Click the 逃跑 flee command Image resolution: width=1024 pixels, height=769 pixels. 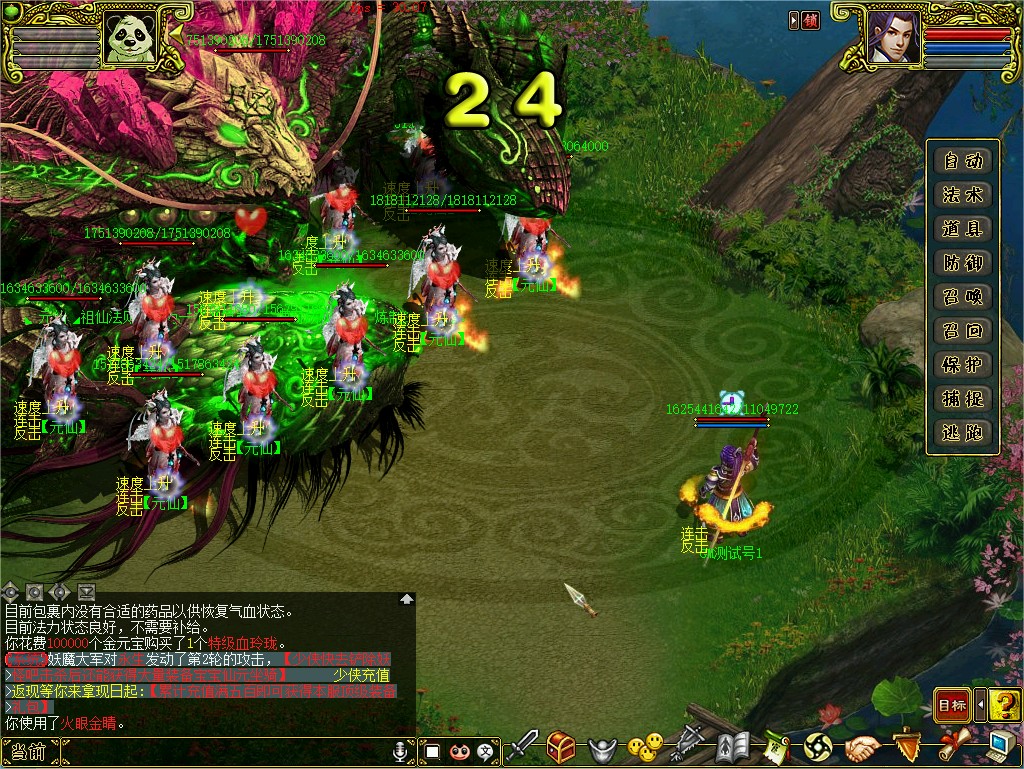pos(962,433)
